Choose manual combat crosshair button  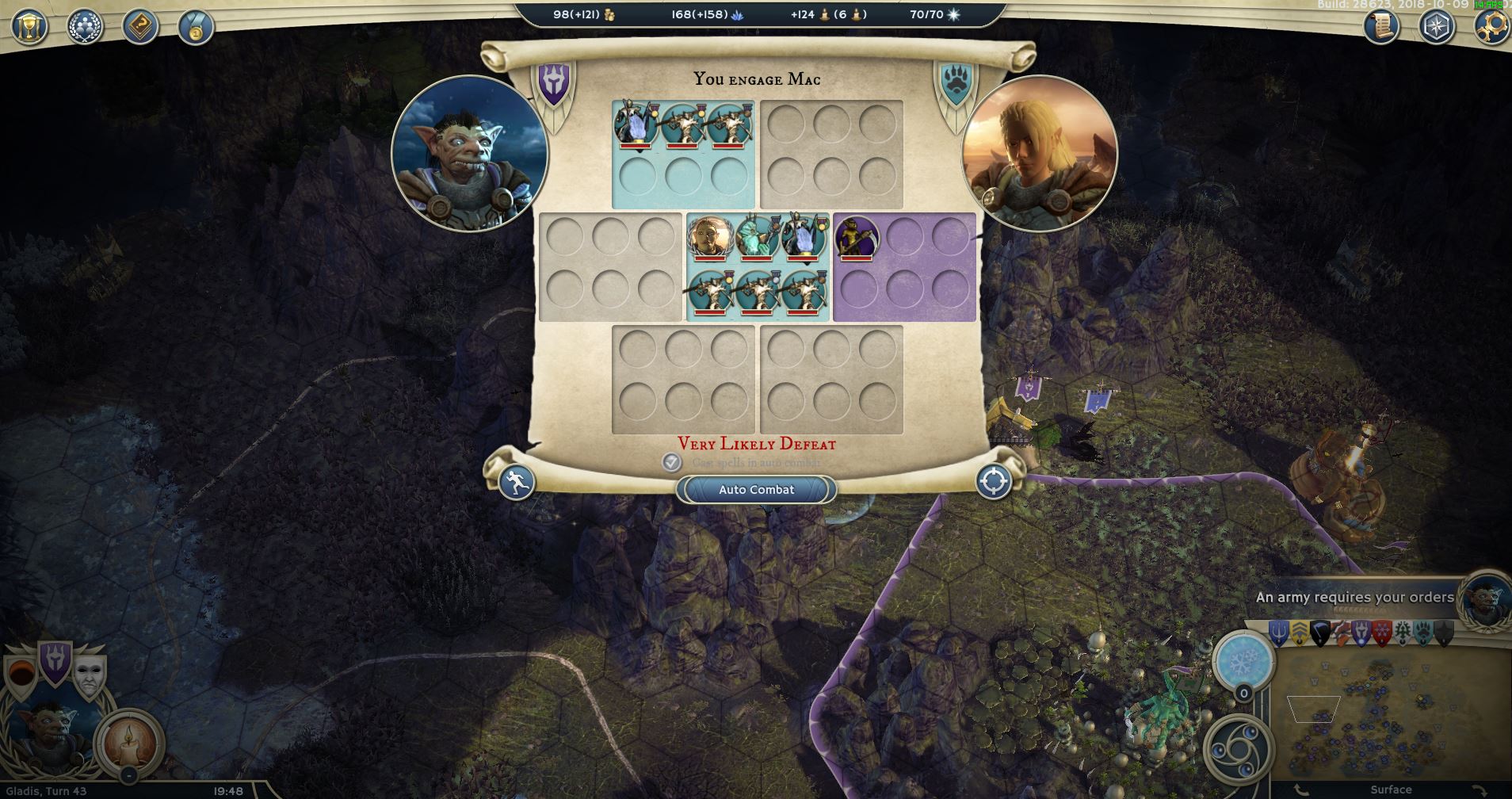pos(993,482)
